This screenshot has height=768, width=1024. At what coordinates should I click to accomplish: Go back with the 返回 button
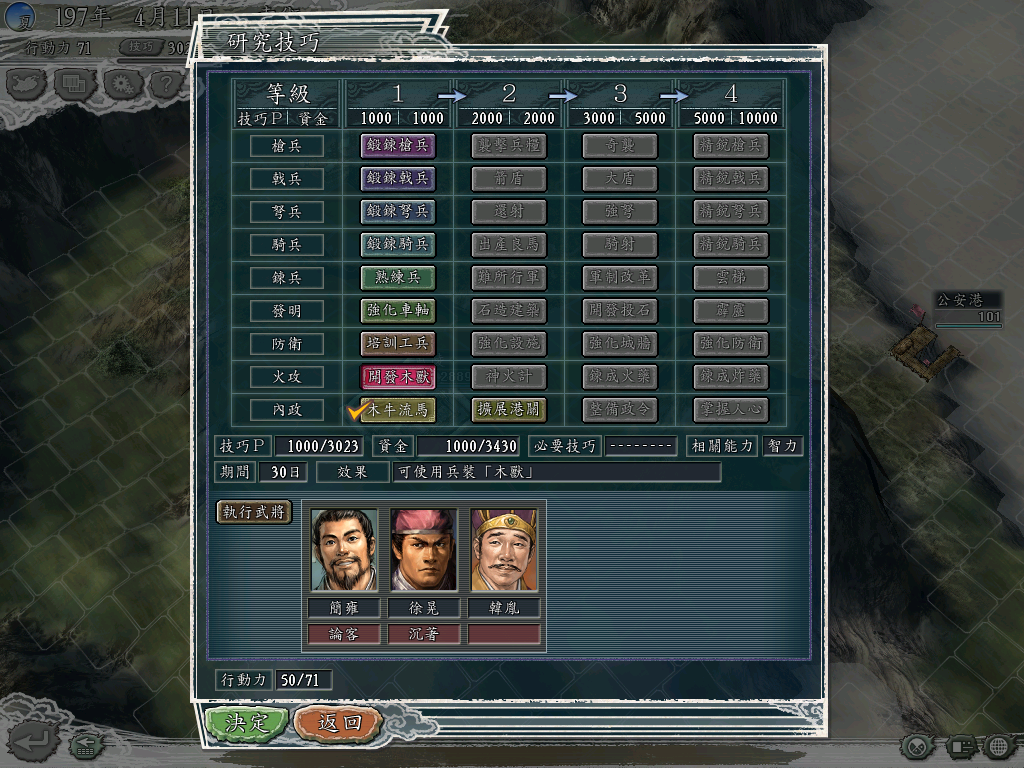[339, 723]
